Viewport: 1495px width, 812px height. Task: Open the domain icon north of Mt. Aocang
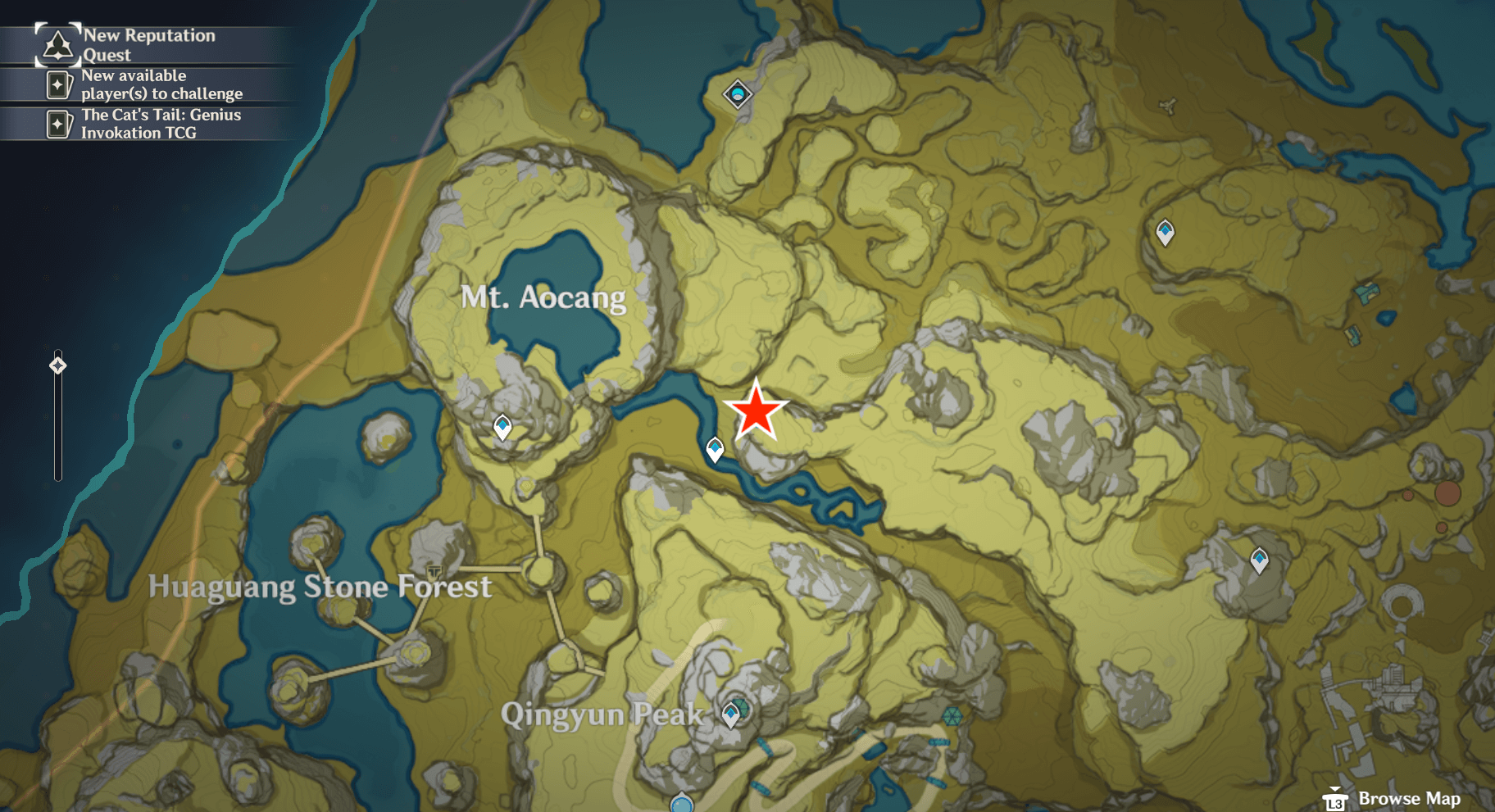click(x=738, y=93)
